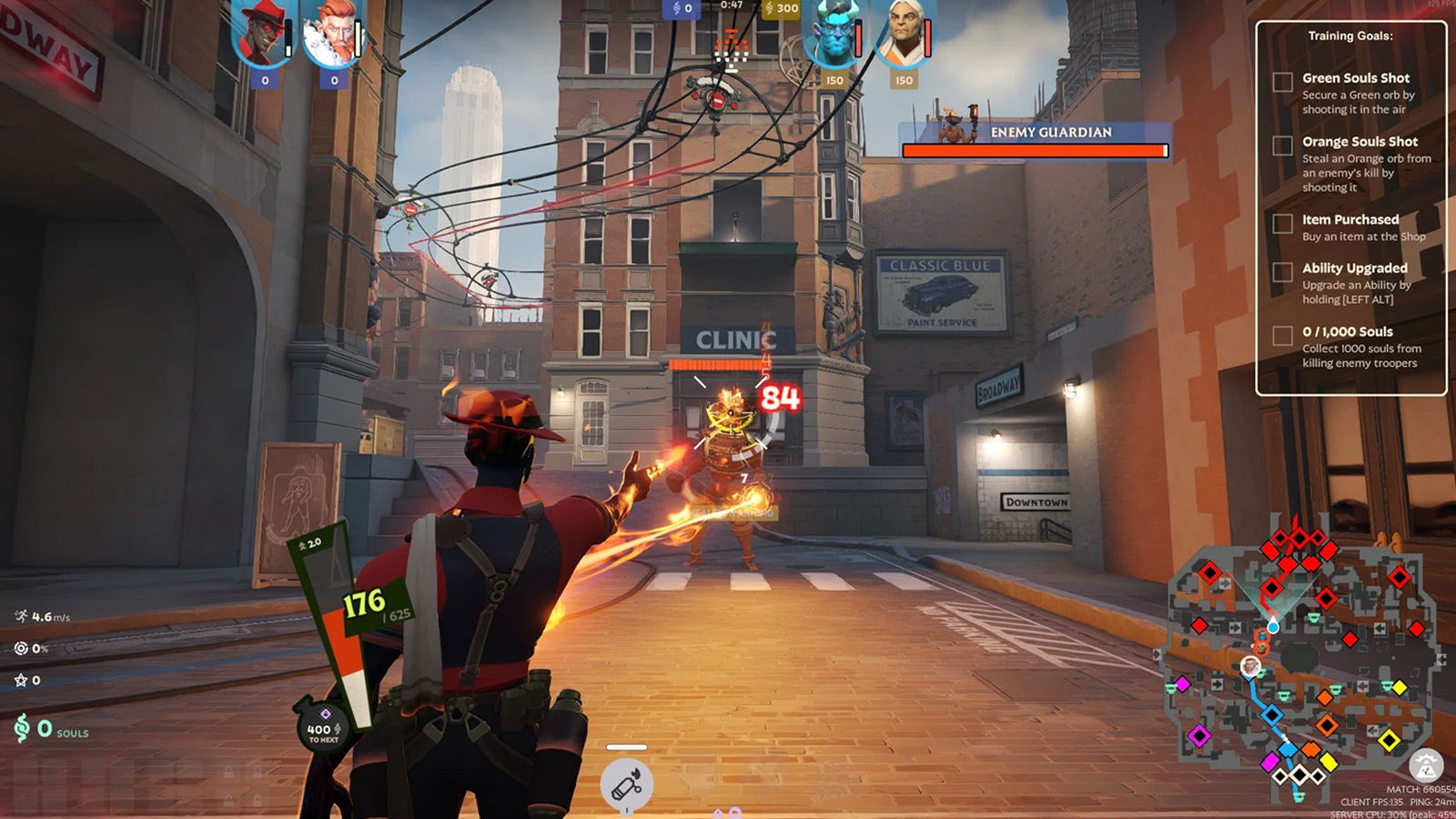The width and height of the screenshot is (1456, 819).
Task: Open the souls counter
Action: (52, 729)
